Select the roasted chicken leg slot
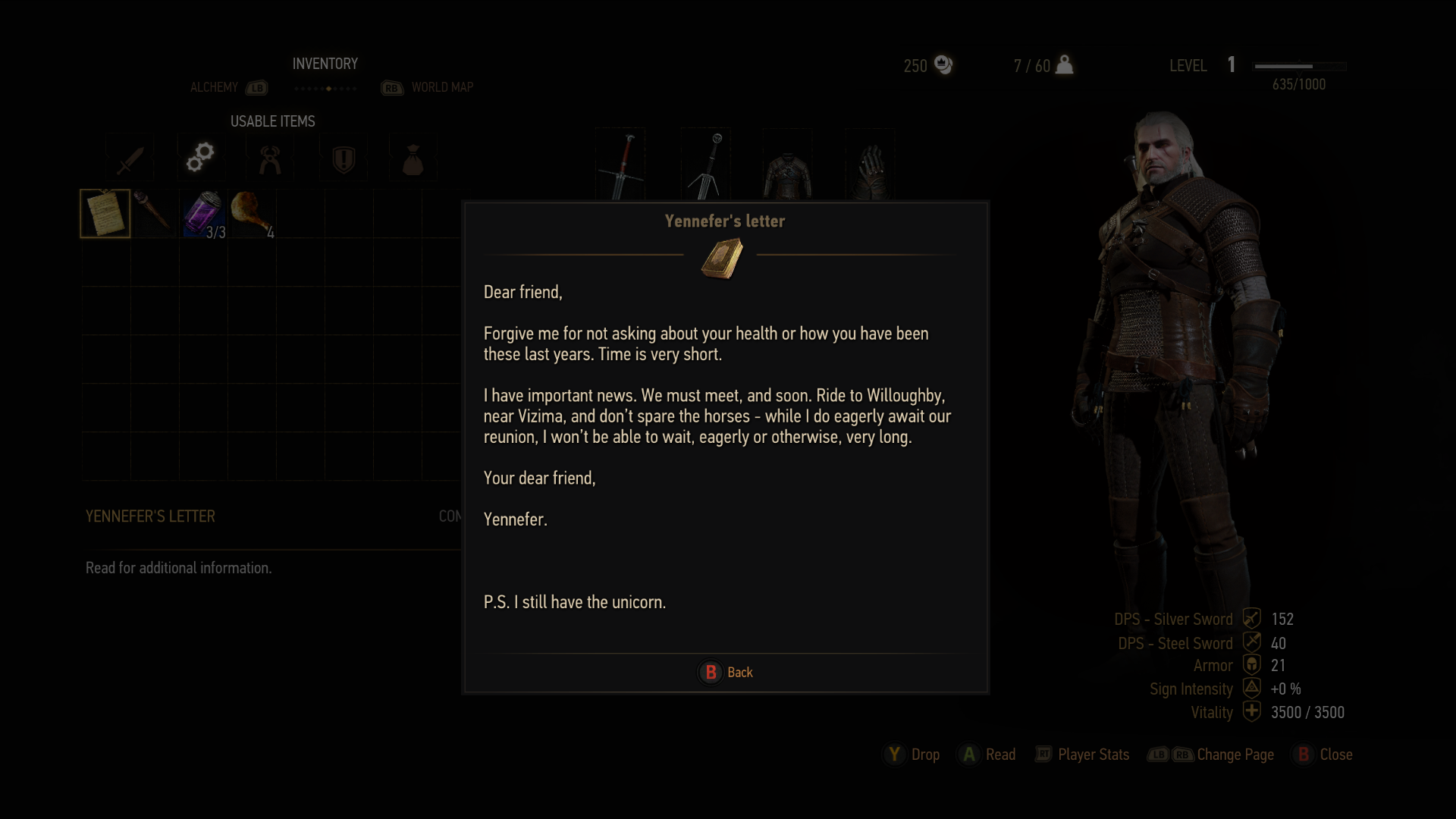The width and height of the screenshot is (1456, 819). 252,214
